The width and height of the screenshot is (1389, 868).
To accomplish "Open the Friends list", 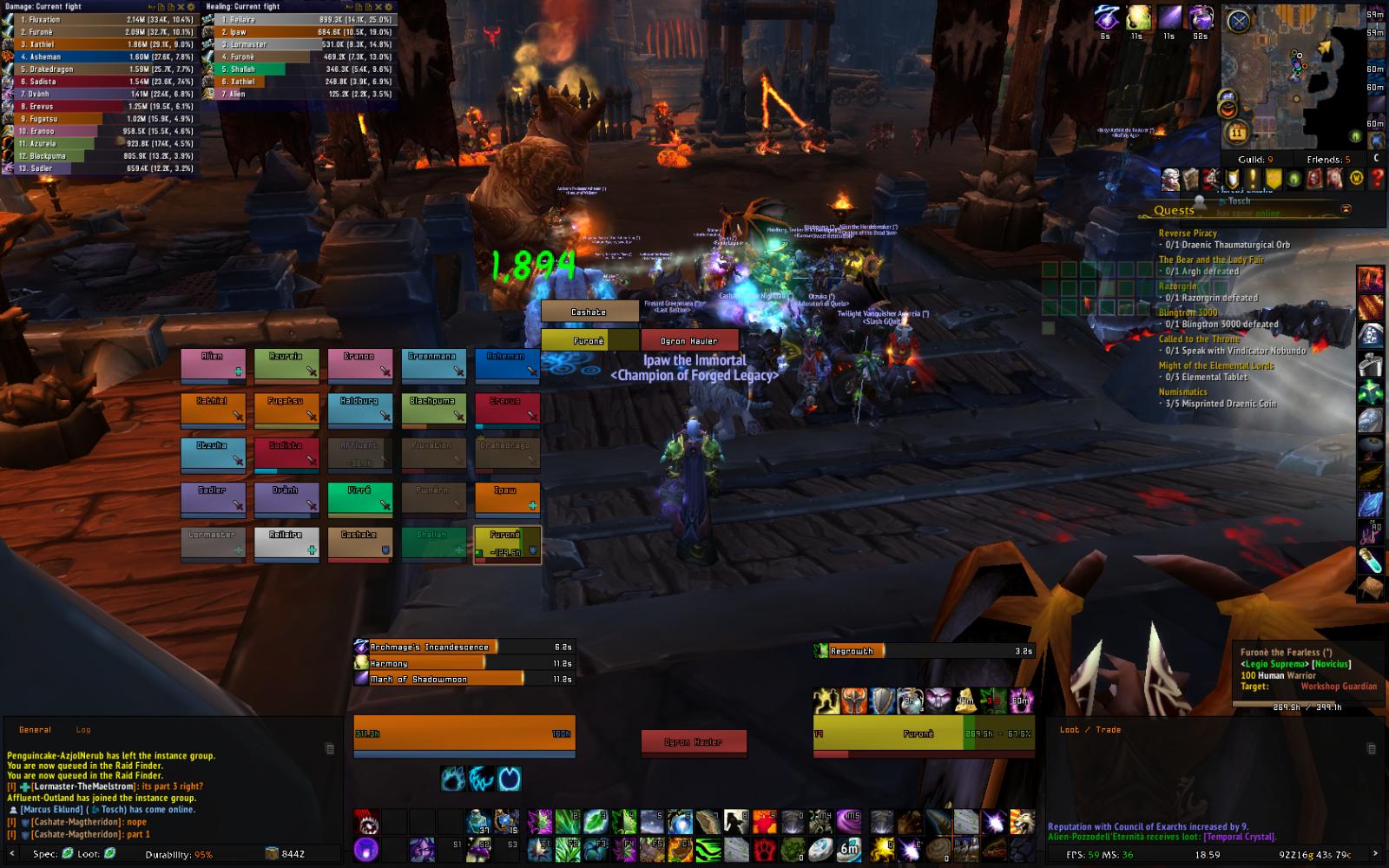I will [1328, 160].
